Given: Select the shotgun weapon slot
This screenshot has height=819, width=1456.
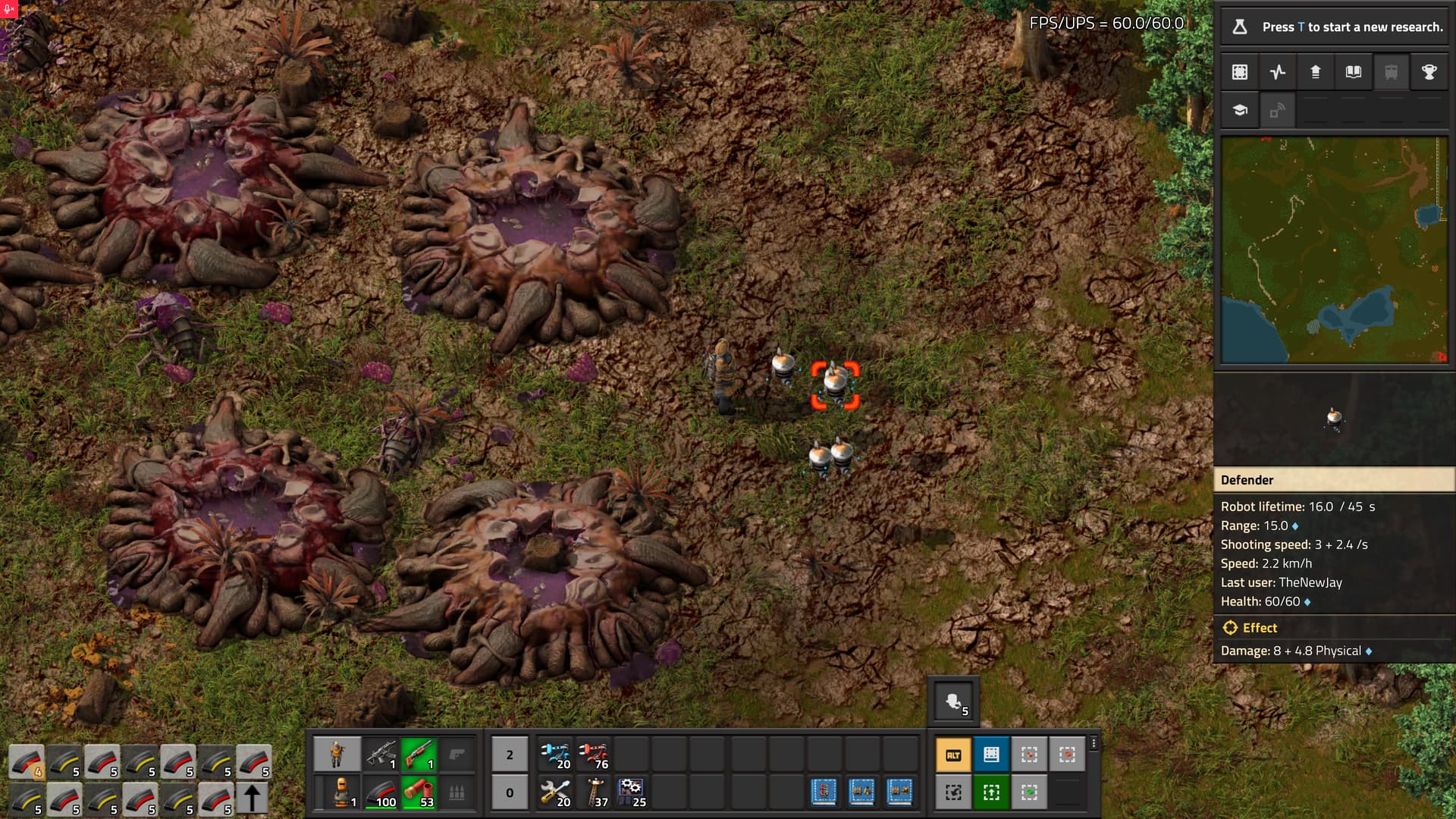Looking at the screenshot, I should [x=419, y=755].
